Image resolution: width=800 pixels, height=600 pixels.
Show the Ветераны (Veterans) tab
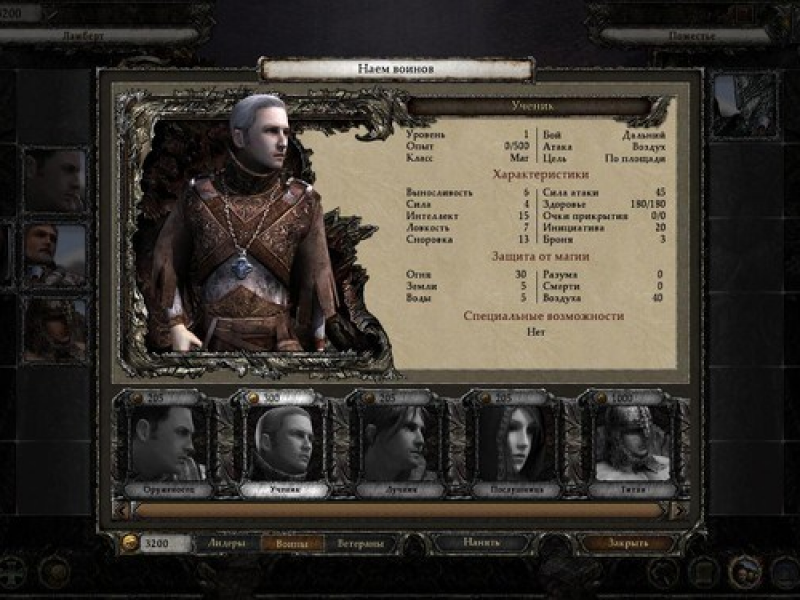(x=357, y=543)
